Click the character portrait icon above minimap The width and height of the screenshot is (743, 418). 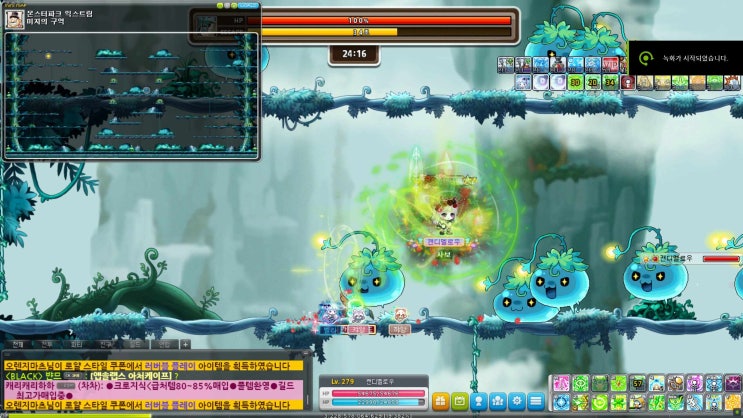(x=15, y=19)
